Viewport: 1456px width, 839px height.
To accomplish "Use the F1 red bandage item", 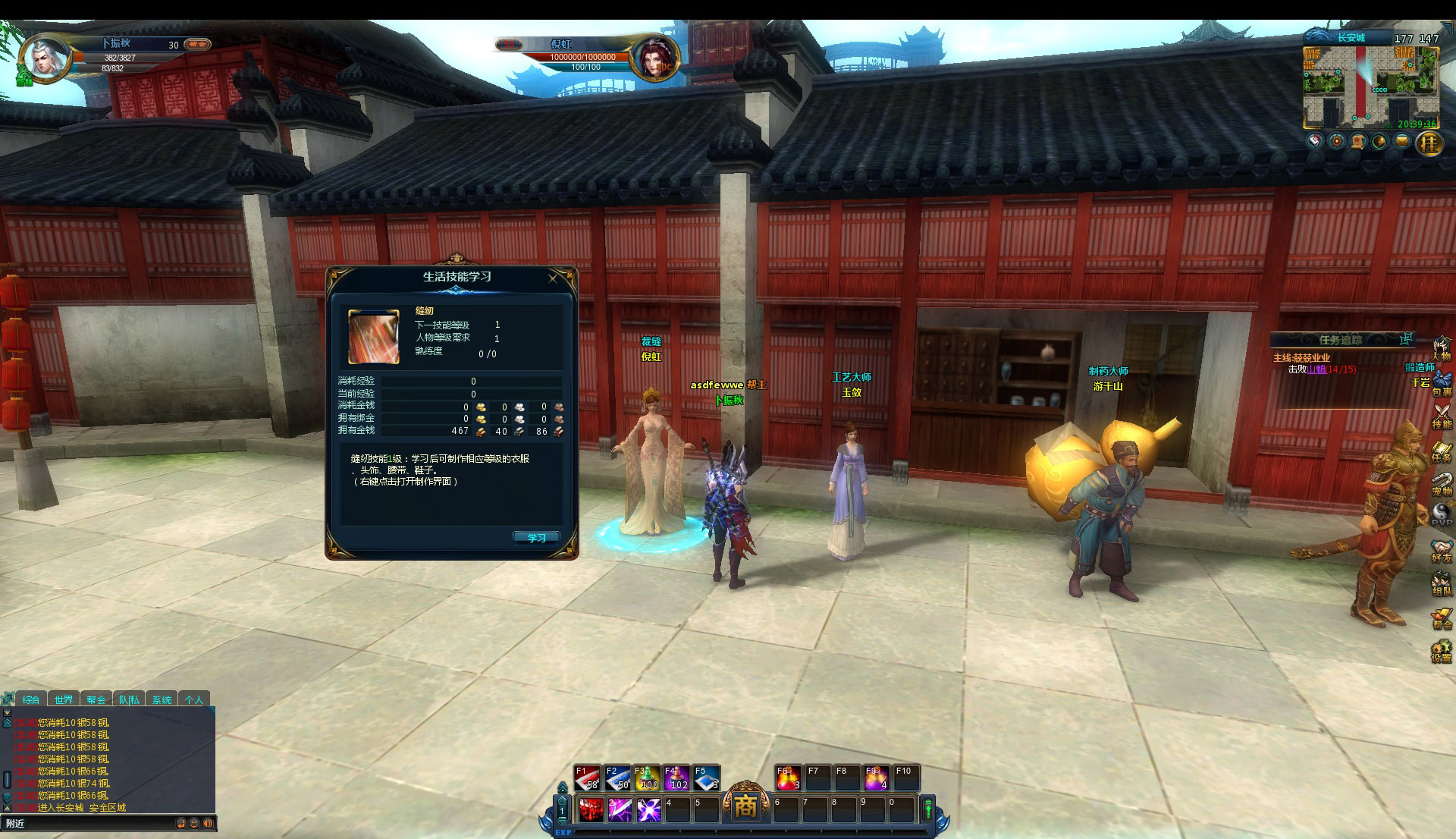I will [588, 778].
